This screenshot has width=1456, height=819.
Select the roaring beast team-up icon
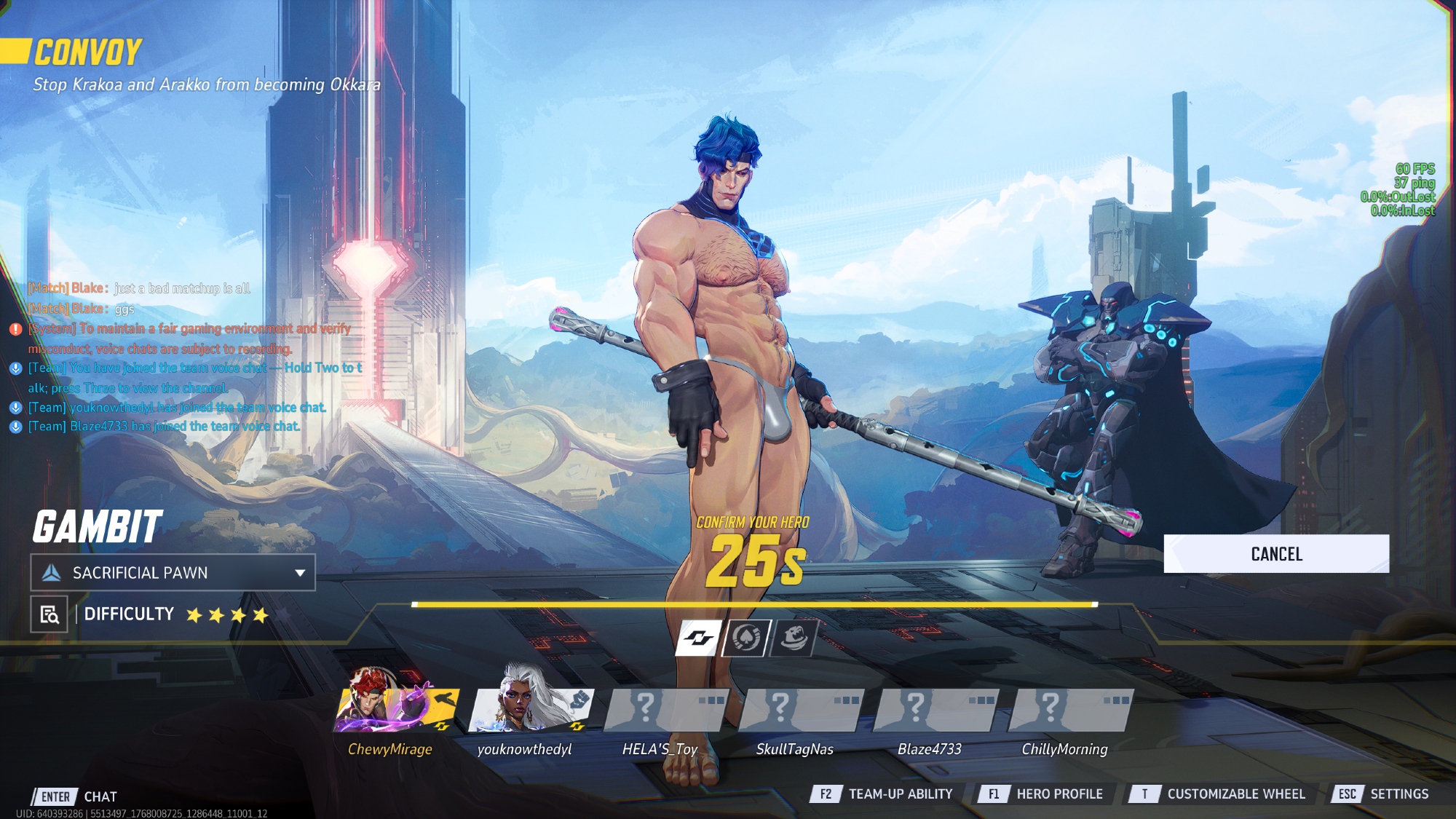click(x=794, y=638)
